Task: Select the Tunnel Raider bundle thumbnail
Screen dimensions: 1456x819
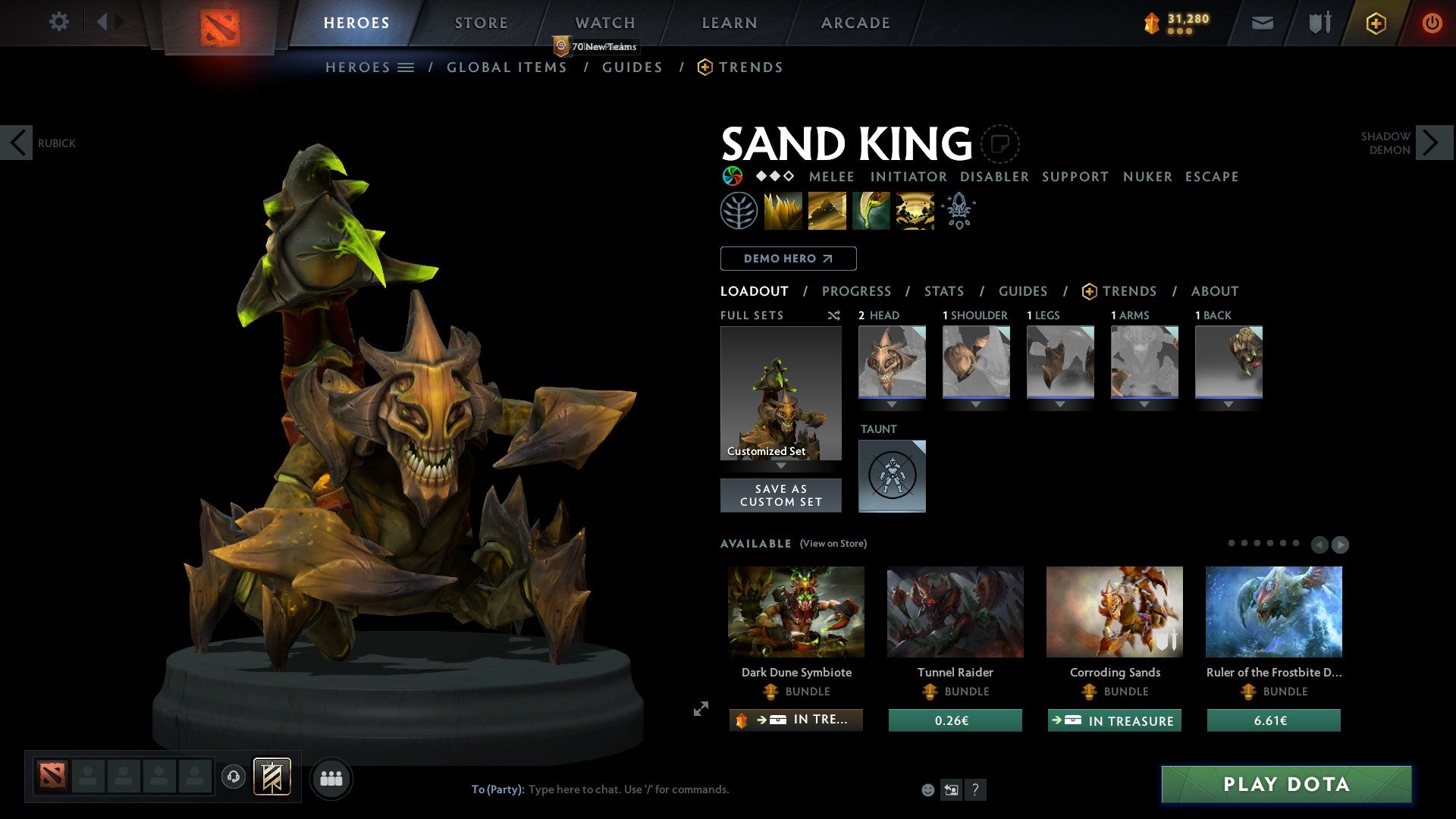Action: click(x=955, y=611)
